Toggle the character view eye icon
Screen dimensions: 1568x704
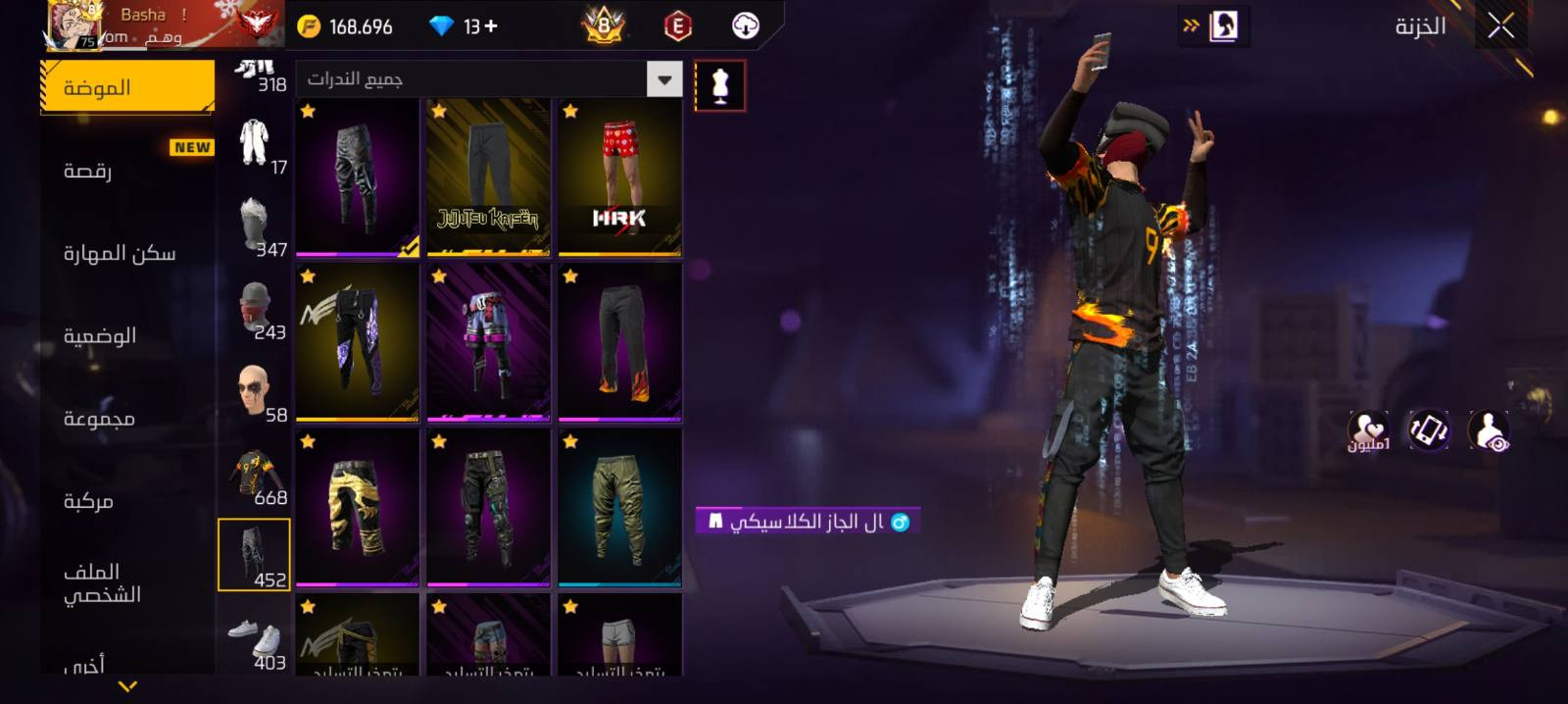1489,430
